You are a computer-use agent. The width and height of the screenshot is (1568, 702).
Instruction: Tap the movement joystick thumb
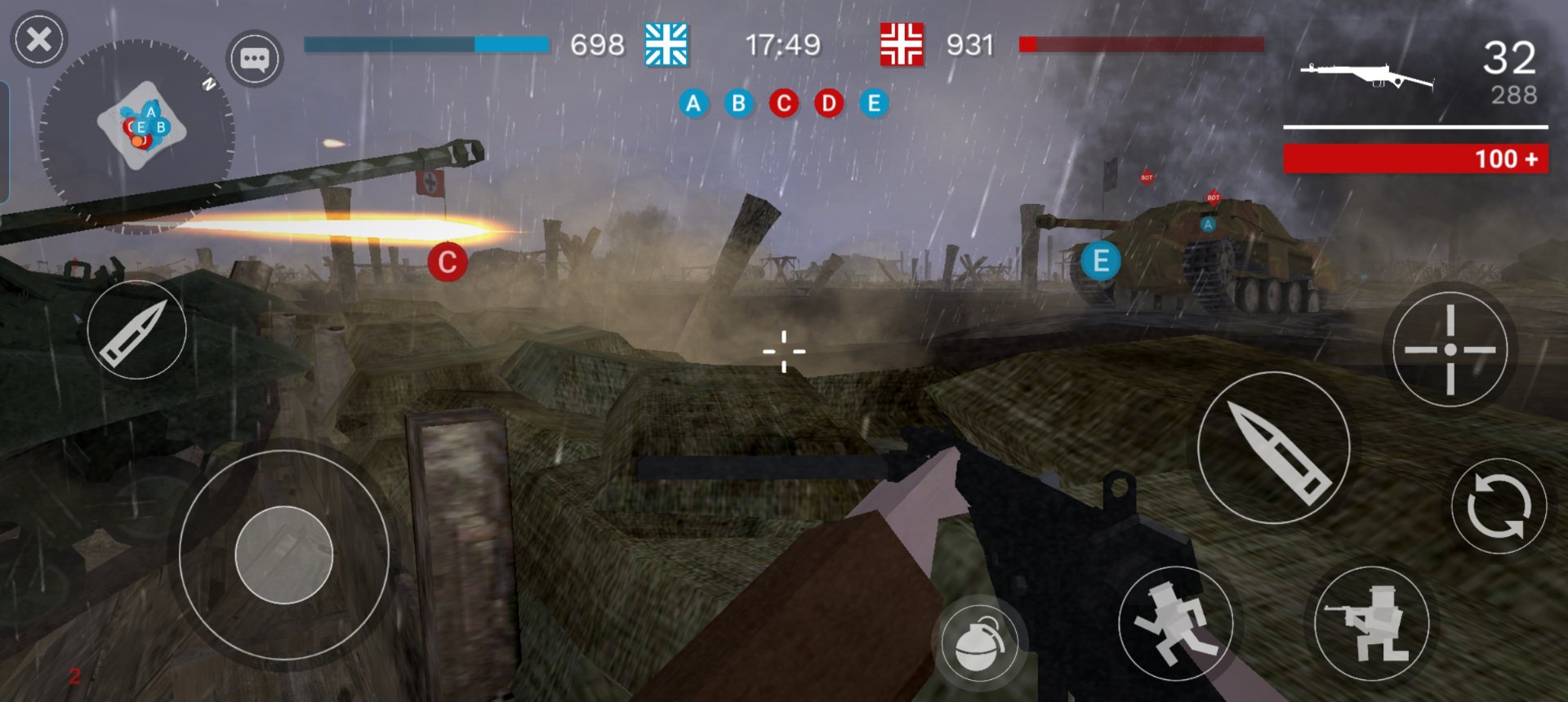[283, 555]
